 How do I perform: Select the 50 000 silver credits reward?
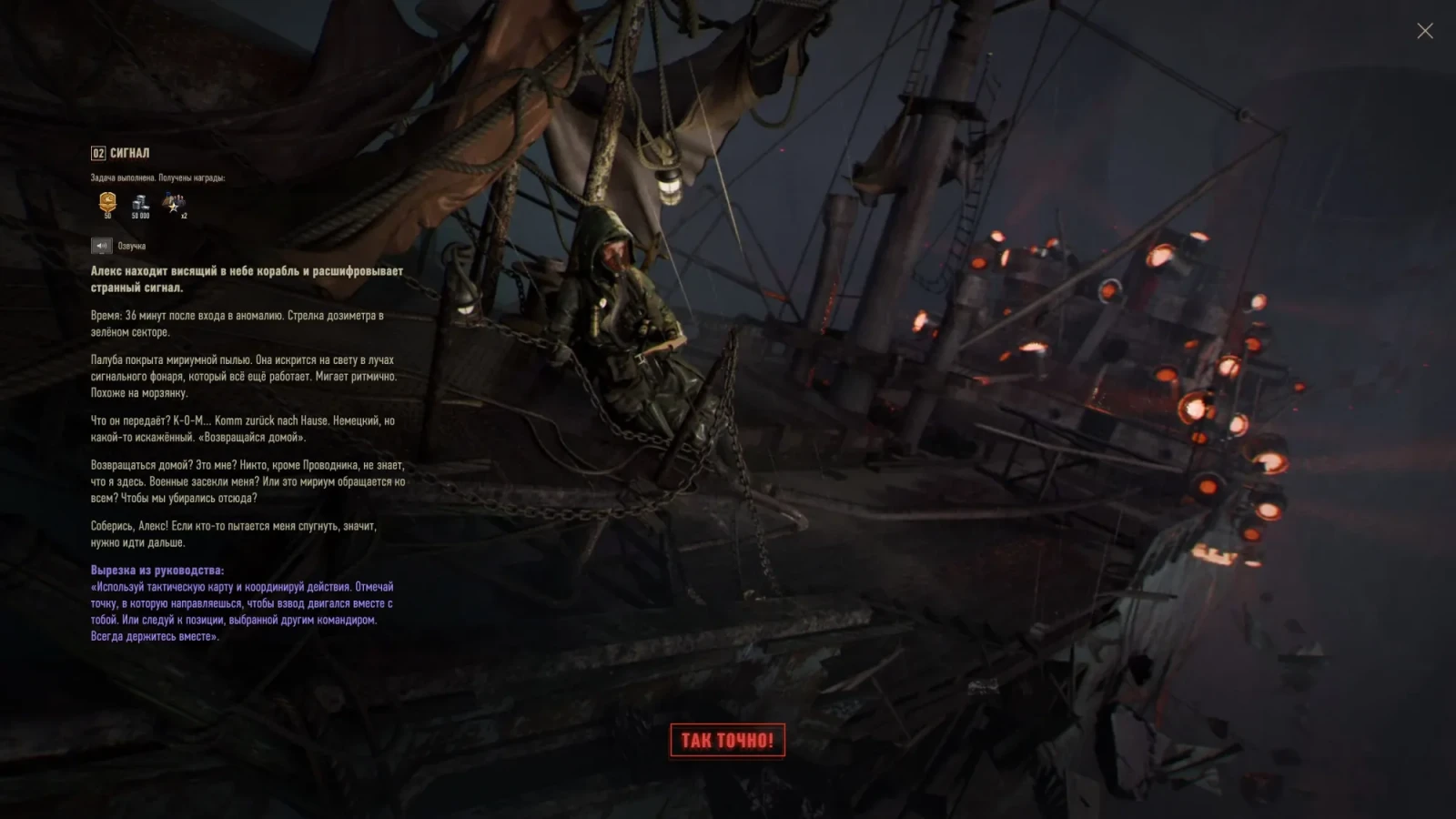coord(140,205)
